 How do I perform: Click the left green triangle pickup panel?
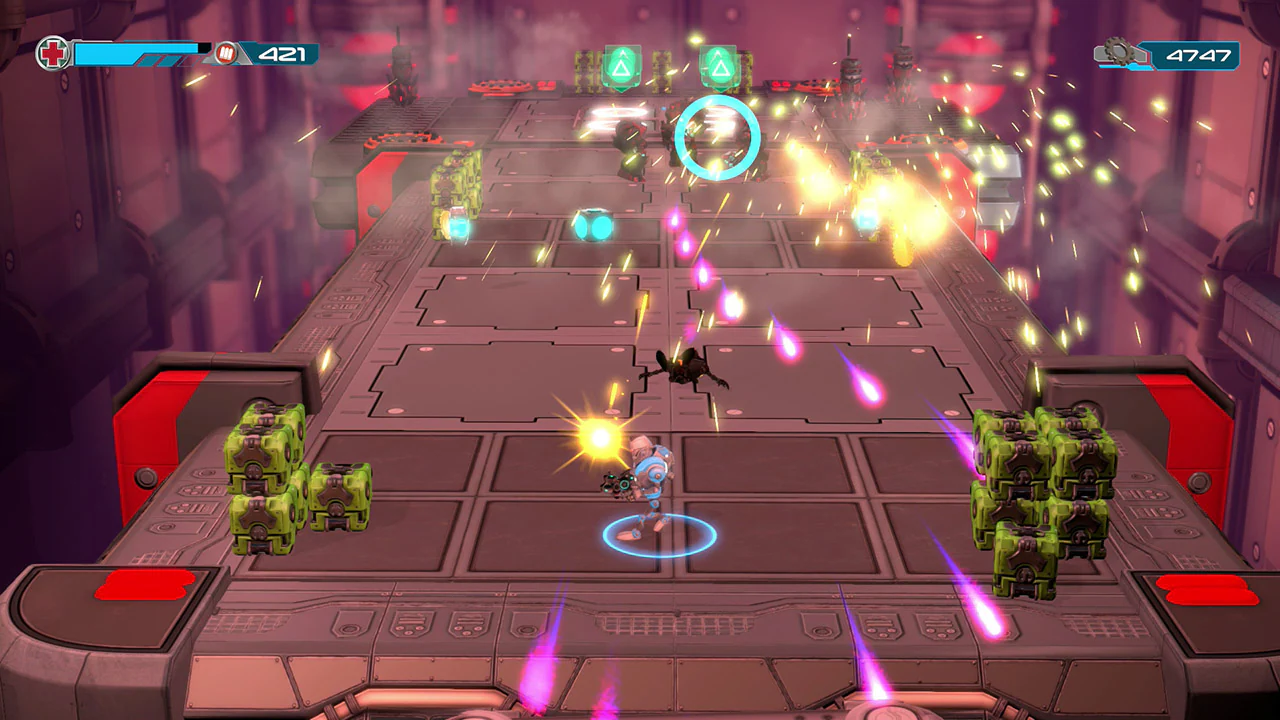[x=623, y=68]
